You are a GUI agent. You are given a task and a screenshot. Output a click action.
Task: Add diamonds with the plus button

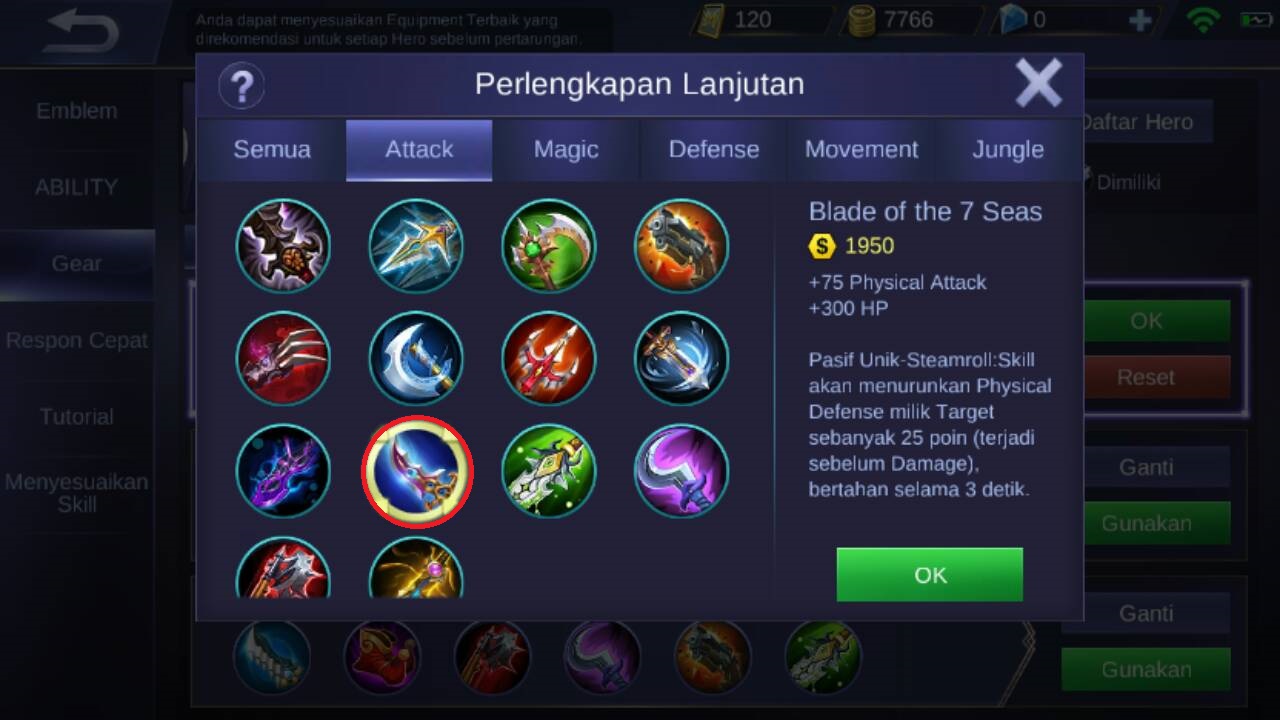pyautogui.click(x=1139, y=20)
